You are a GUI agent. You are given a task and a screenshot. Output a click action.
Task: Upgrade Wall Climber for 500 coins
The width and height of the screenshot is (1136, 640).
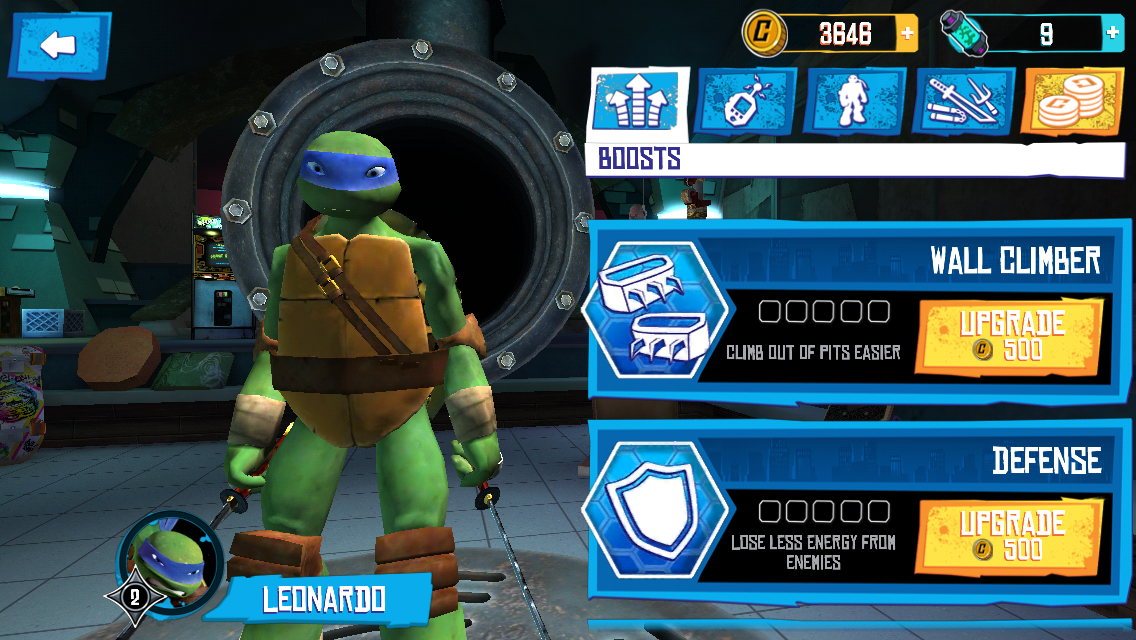click(x=1010, y=336)
